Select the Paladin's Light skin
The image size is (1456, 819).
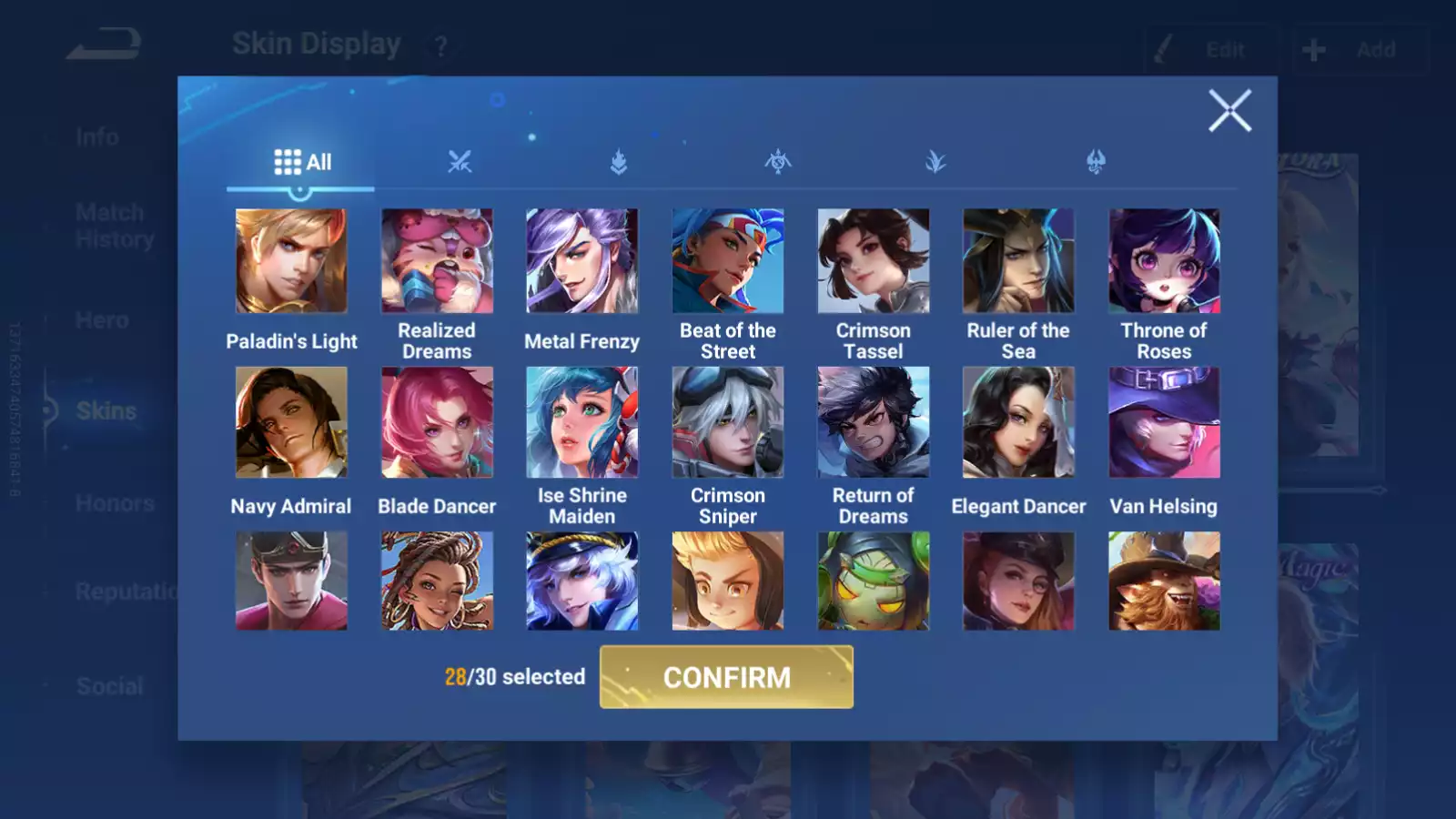click(x=291, y=261)
